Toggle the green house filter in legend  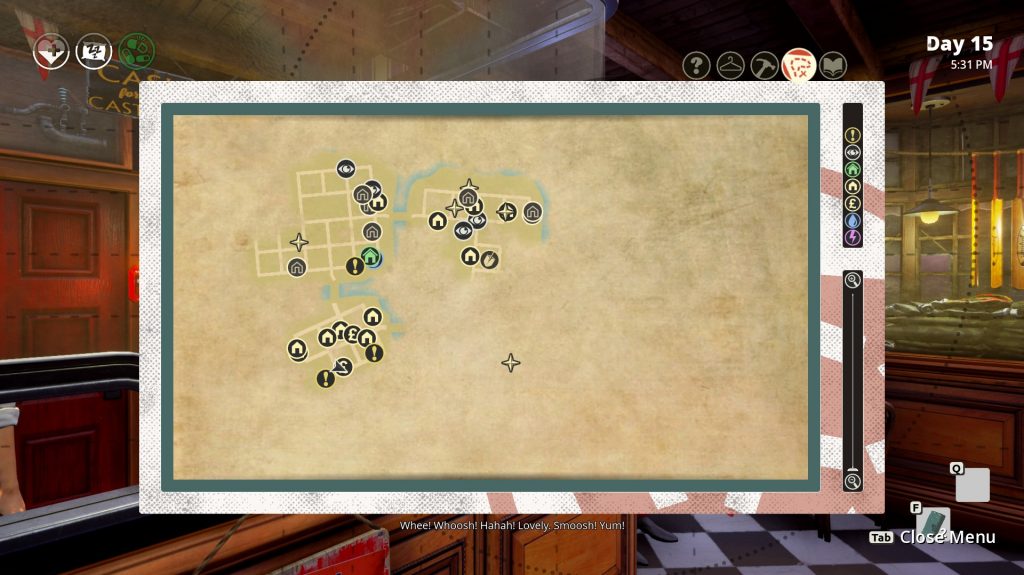[852, 169]
